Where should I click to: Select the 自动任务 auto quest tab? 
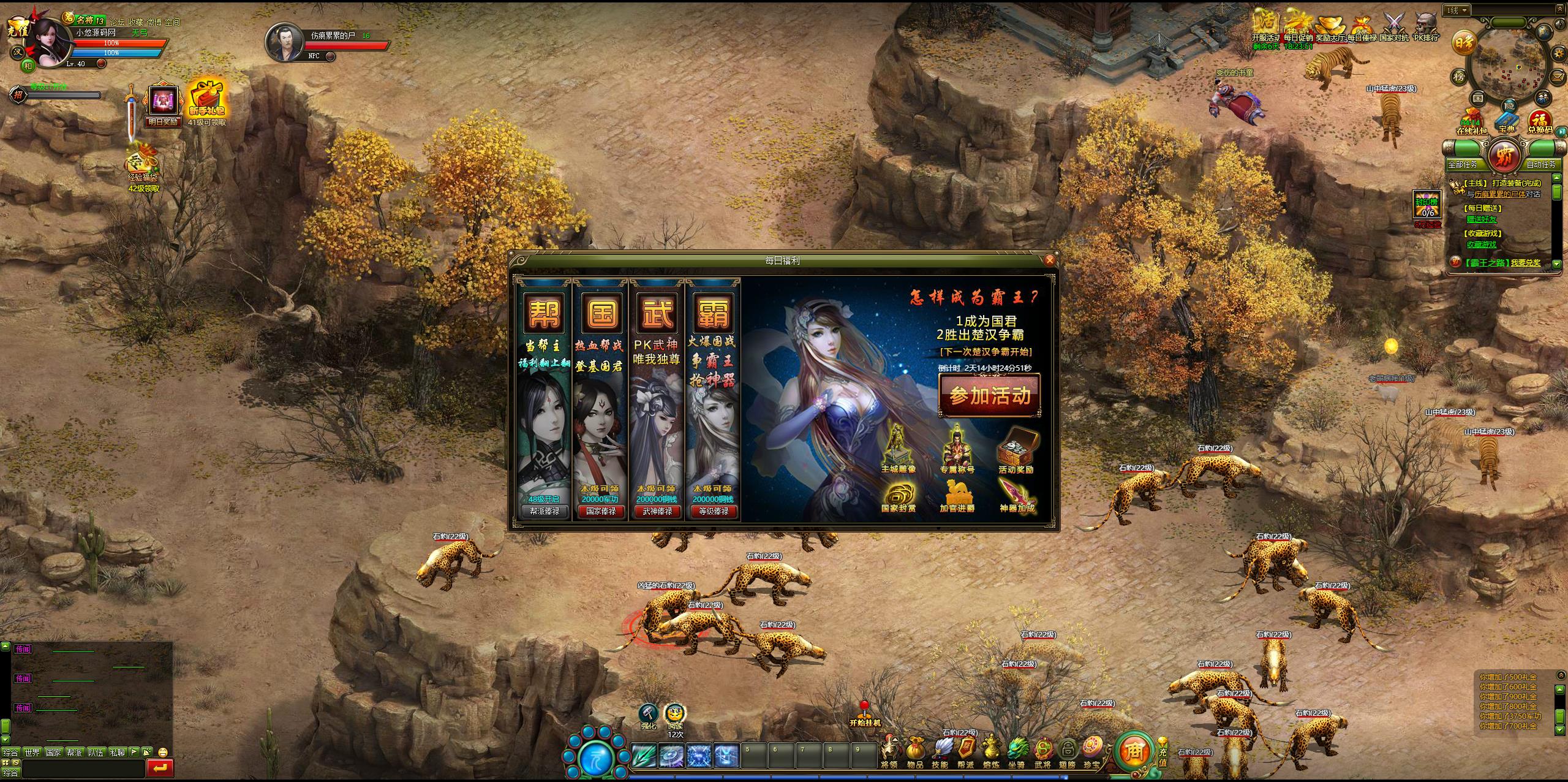coord(1541,164)
